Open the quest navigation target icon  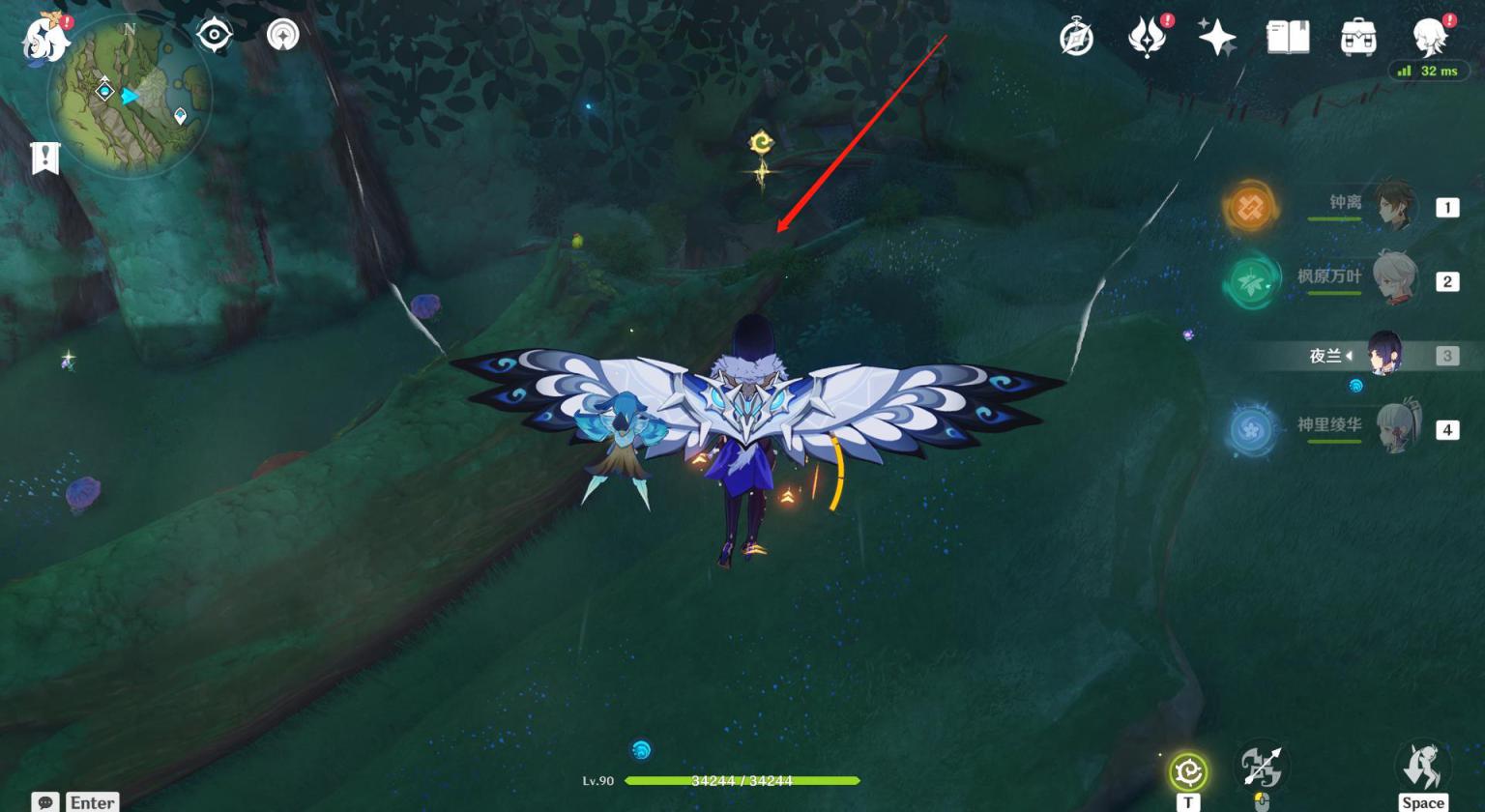(214, 36)
